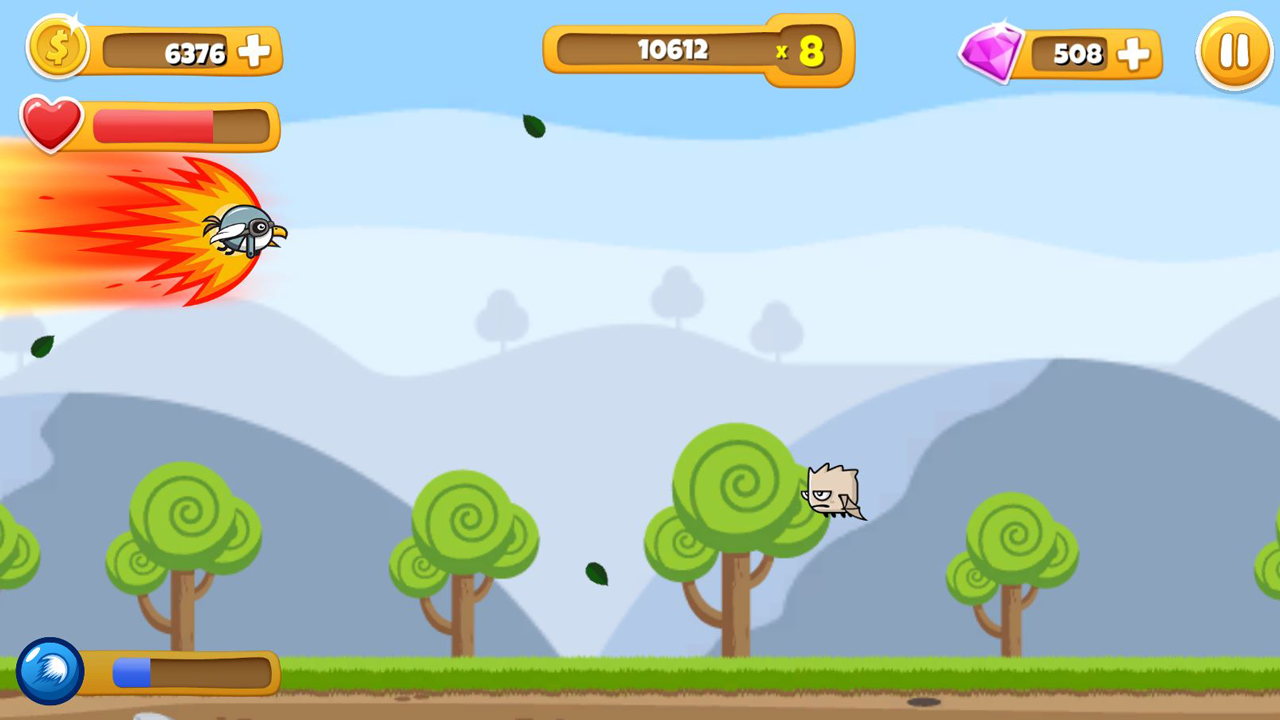Click the gold coin currency icon
Screen dimensions: 1280x720
(58, 46)
